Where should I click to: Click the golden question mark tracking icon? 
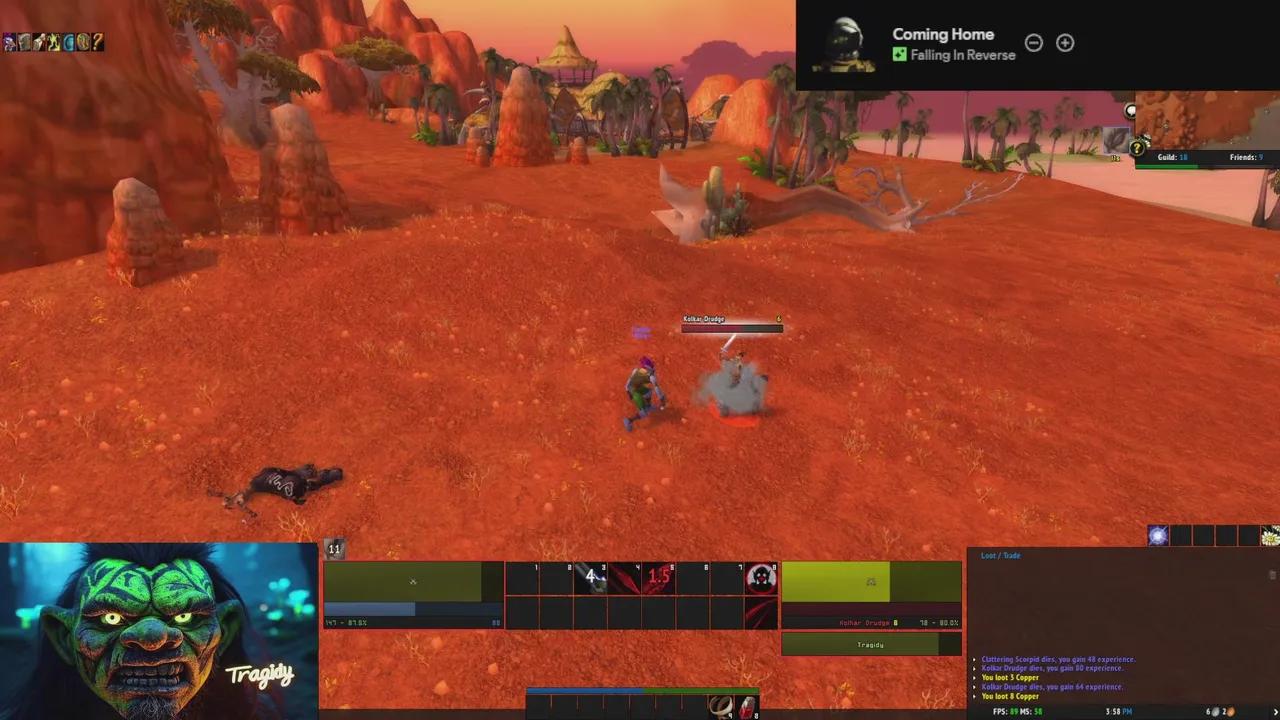click(1137, 149)
